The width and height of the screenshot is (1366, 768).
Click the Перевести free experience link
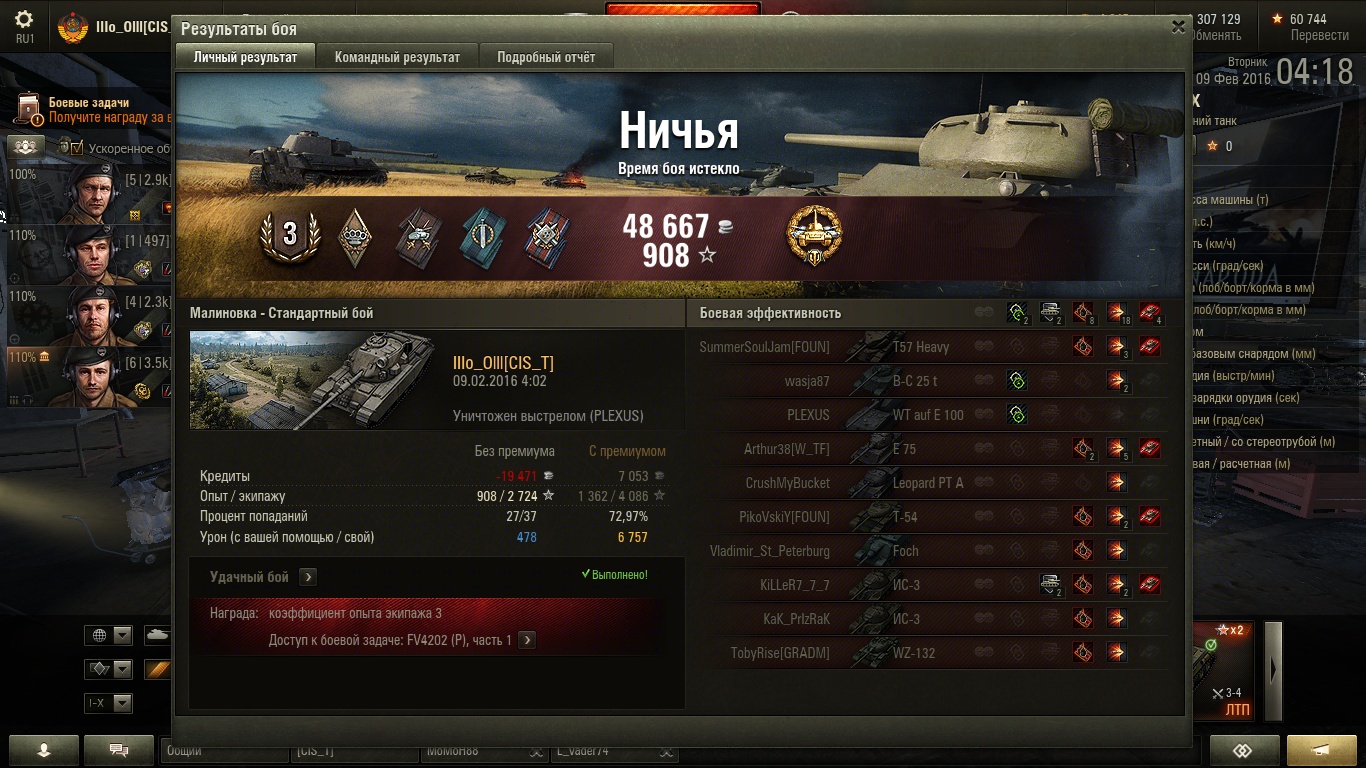coord(1319,35)
